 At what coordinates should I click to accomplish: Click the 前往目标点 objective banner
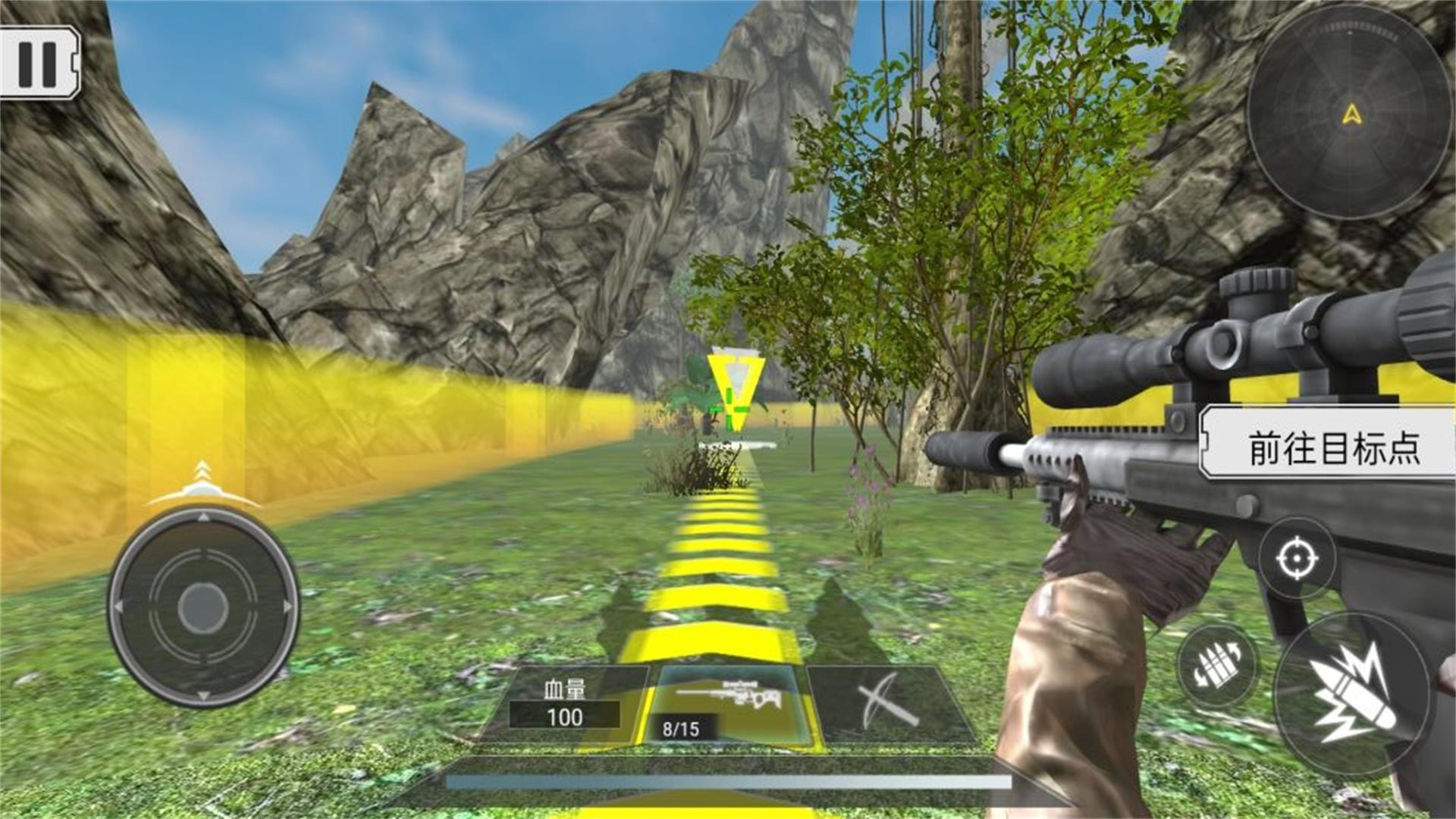coord(1331,446)
